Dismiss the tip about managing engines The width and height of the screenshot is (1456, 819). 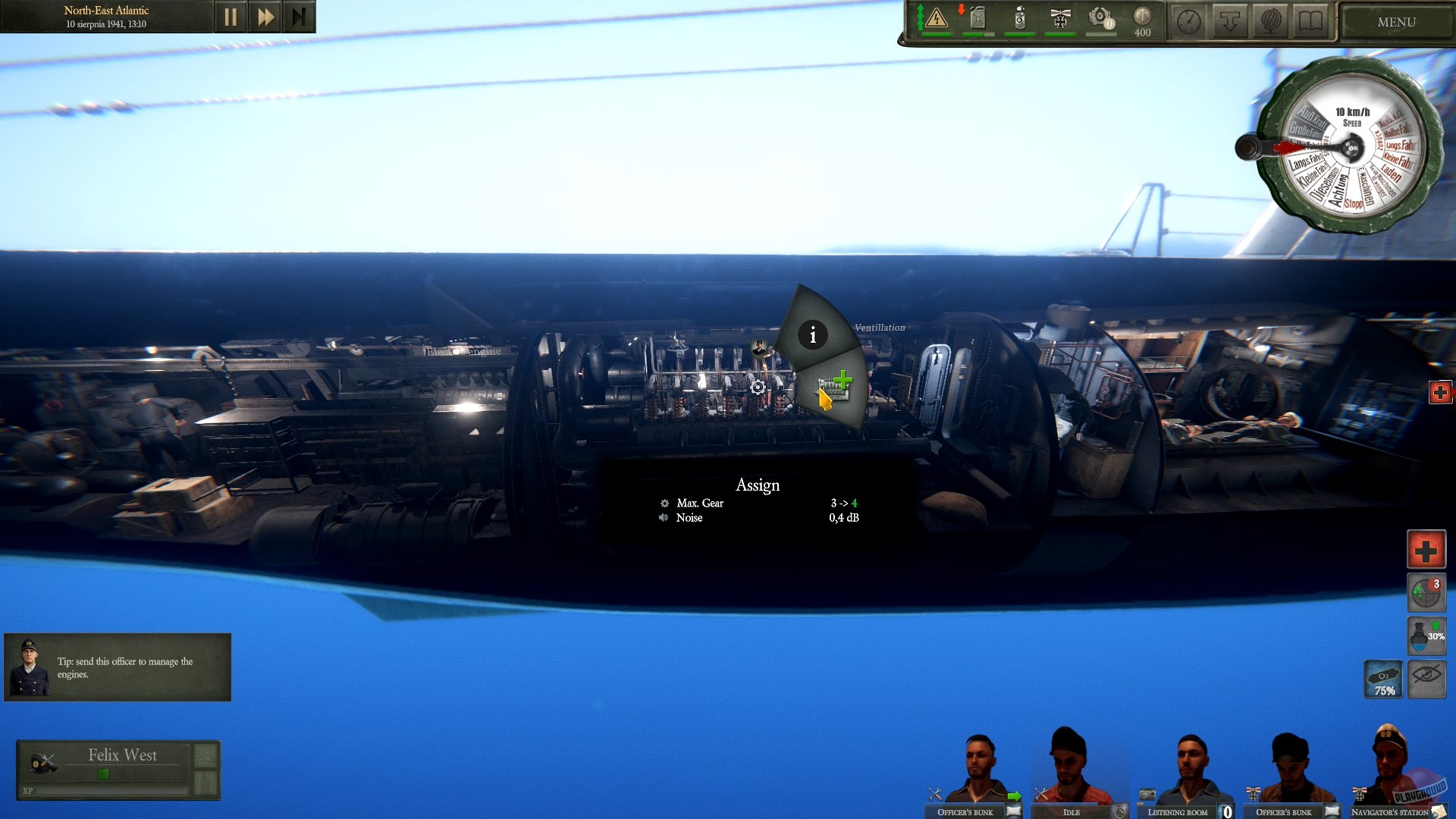click(118, 667)
